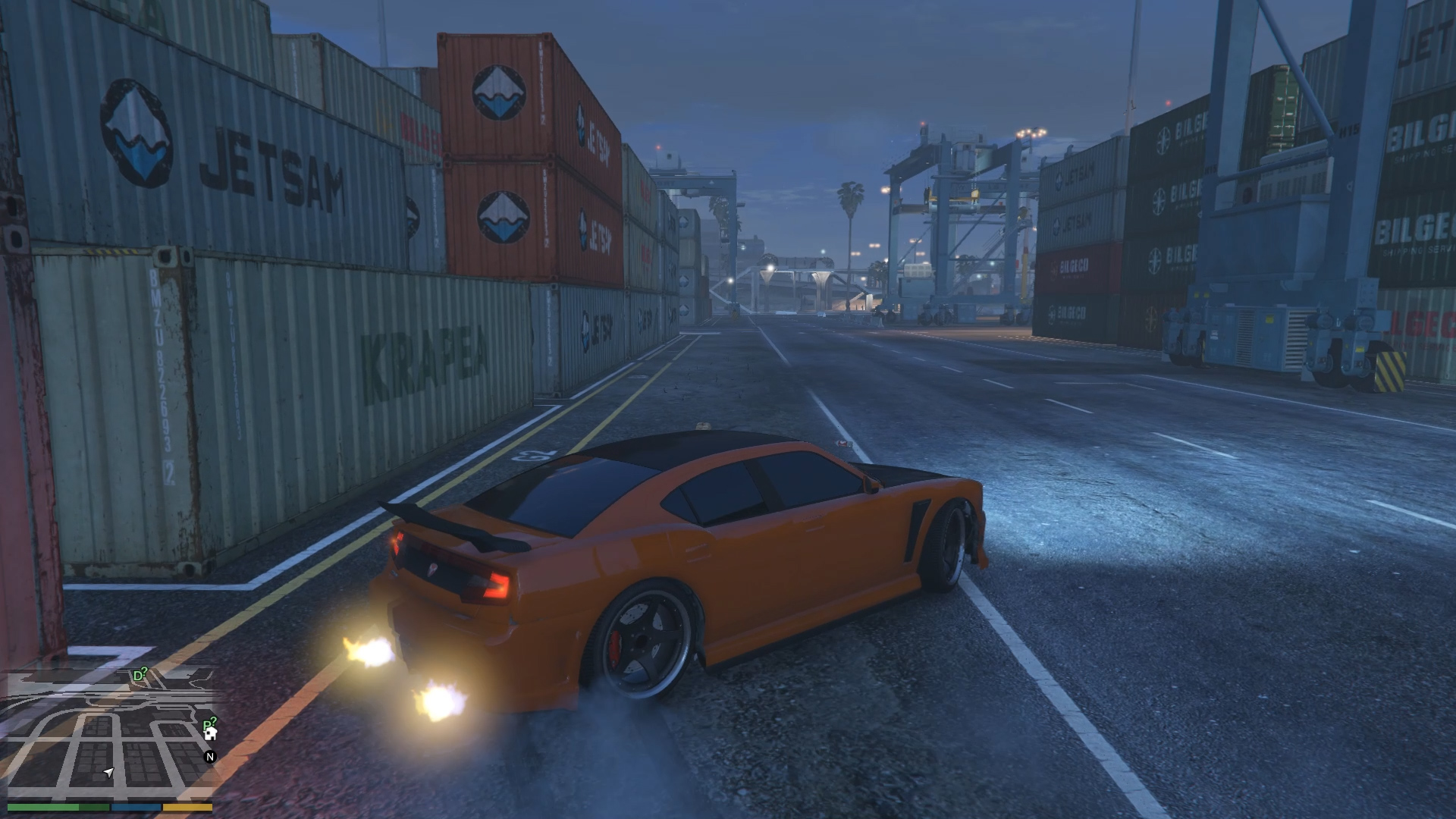Click the white player arrow on minimap
1456x819 pixels.
[108, 772]
